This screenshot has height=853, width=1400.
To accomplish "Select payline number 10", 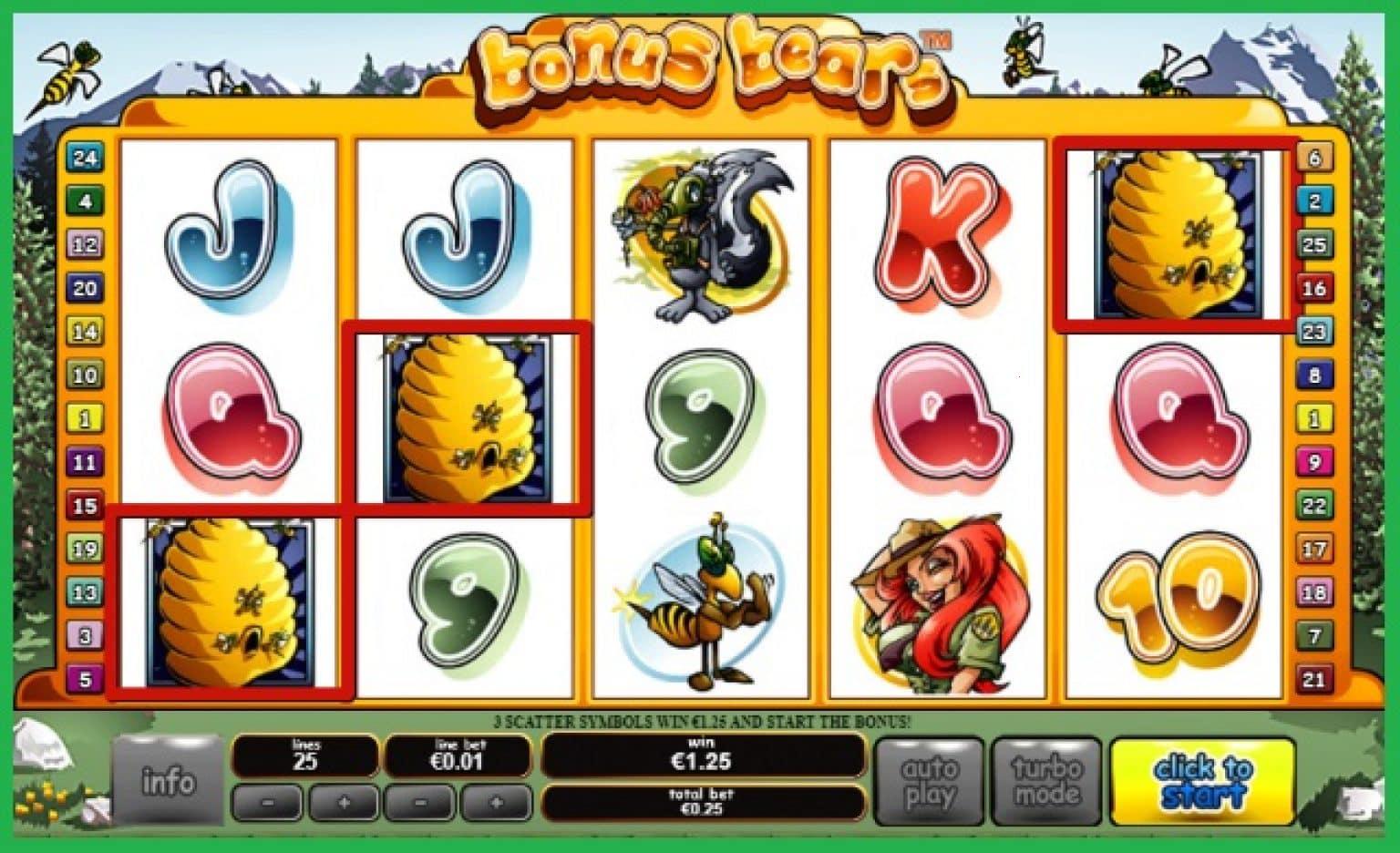I will click(x=85, y=375).
